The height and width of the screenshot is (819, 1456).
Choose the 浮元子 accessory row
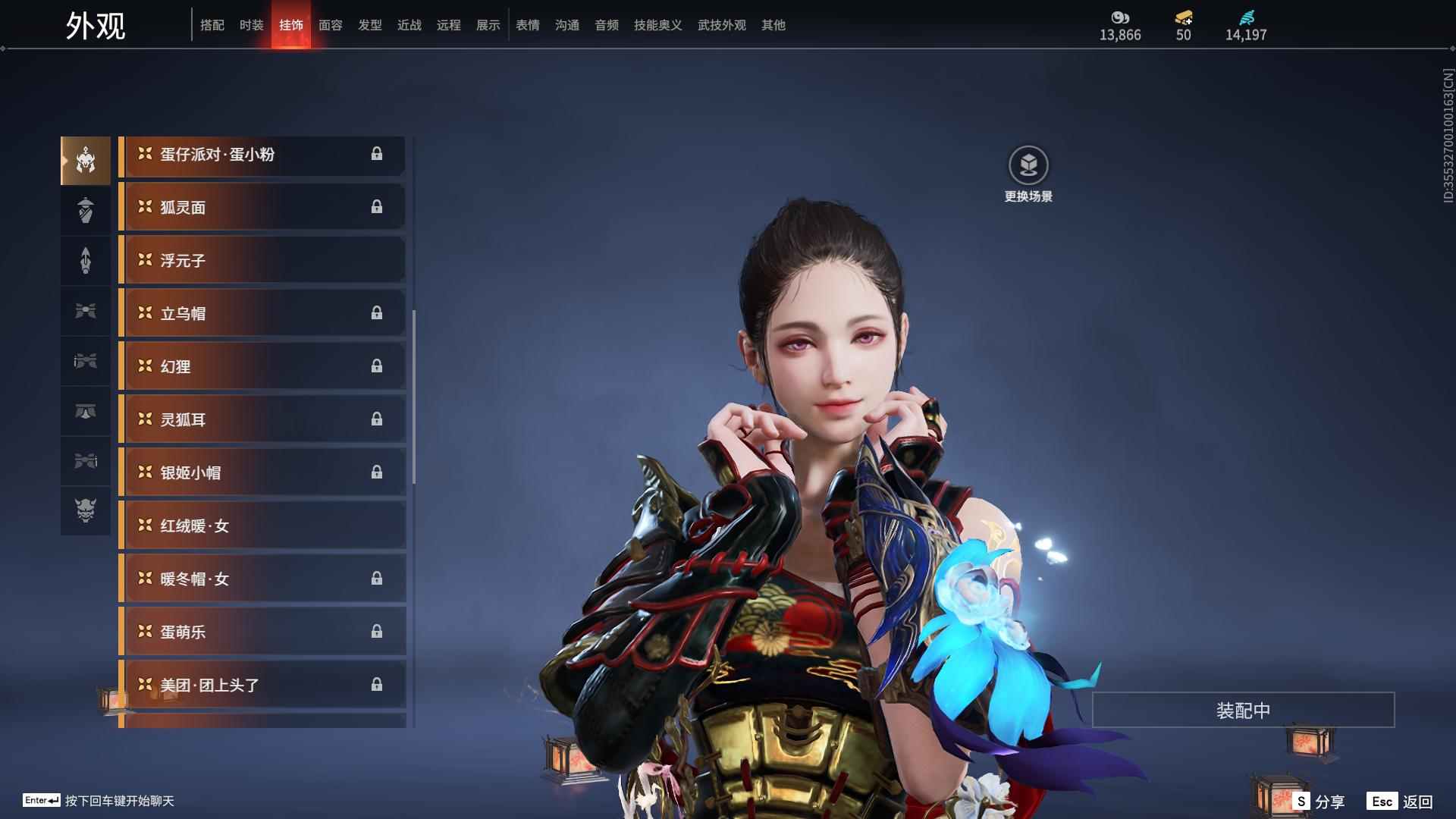262,260
